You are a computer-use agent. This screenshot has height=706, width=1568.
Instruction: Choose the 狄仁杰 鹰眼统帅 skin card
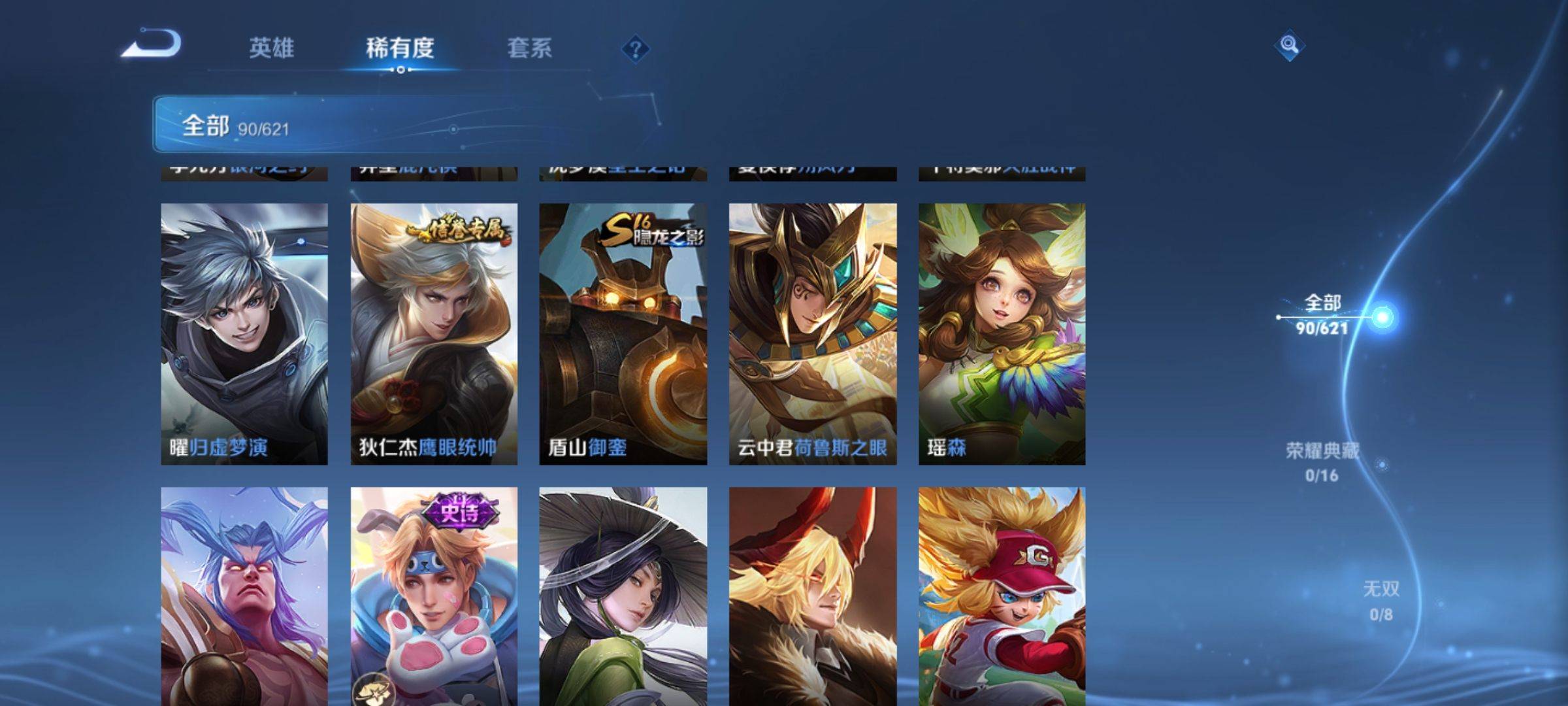[434, 333]
